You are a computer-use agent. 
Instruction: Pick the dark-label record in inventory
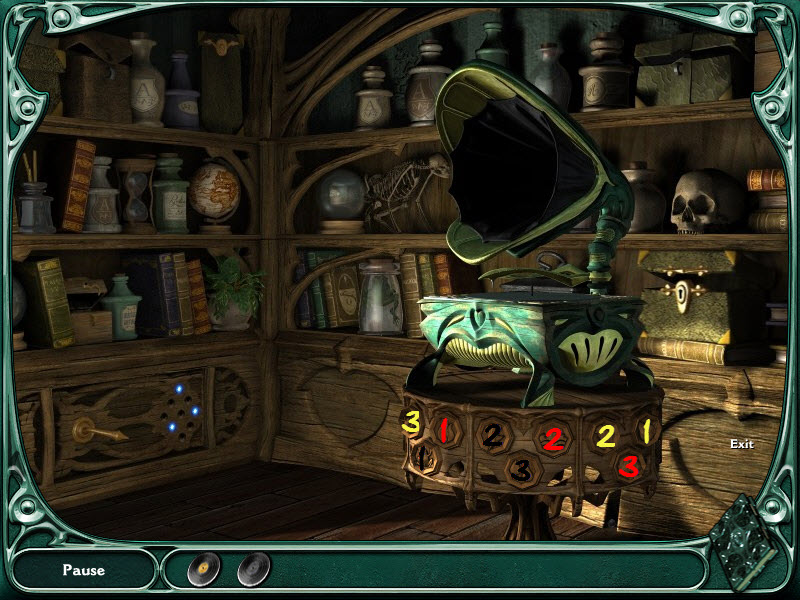[x=253, y=569]
